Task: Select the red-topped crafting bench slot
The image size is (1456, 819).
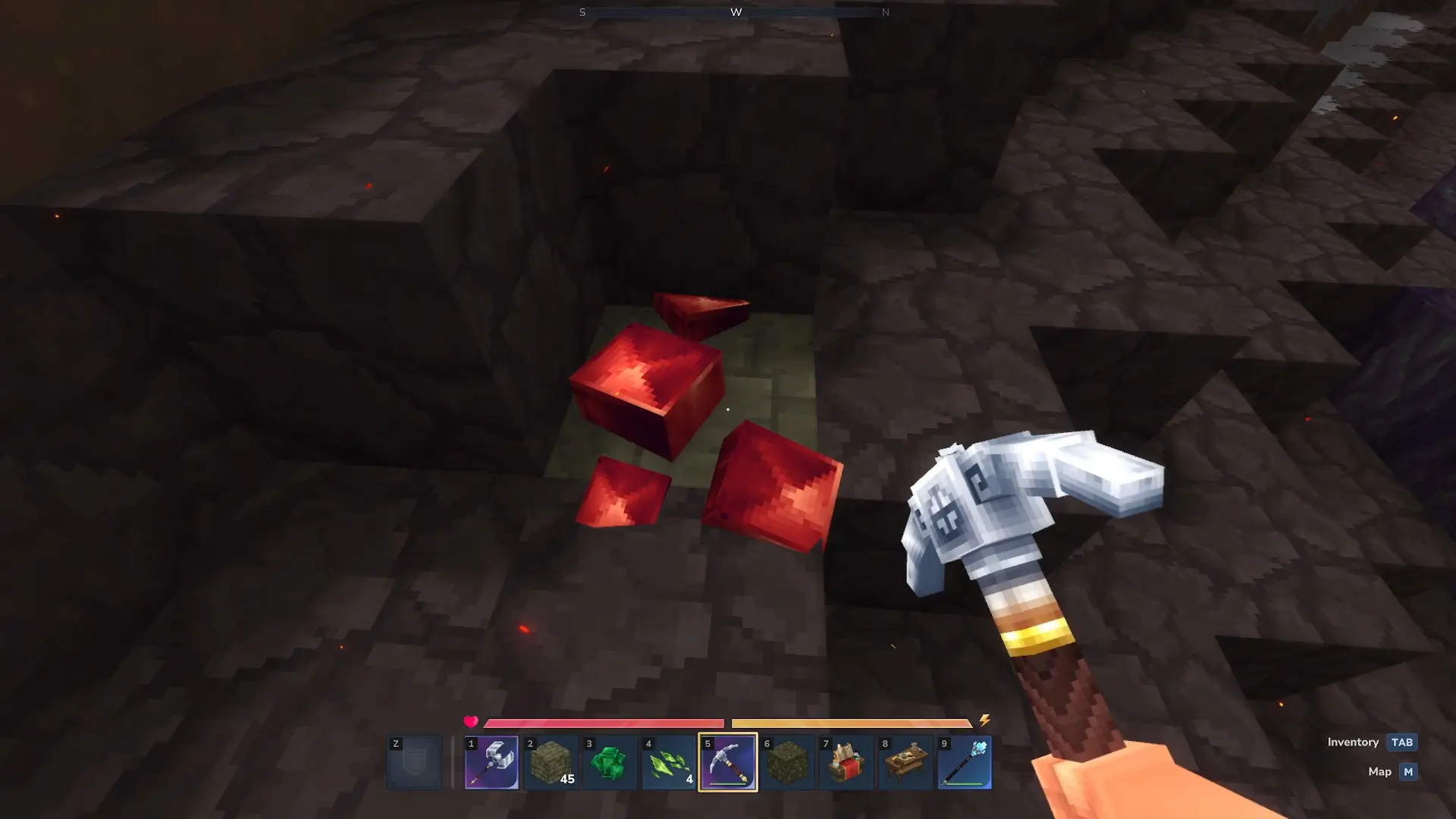Action: pos(846,763)
